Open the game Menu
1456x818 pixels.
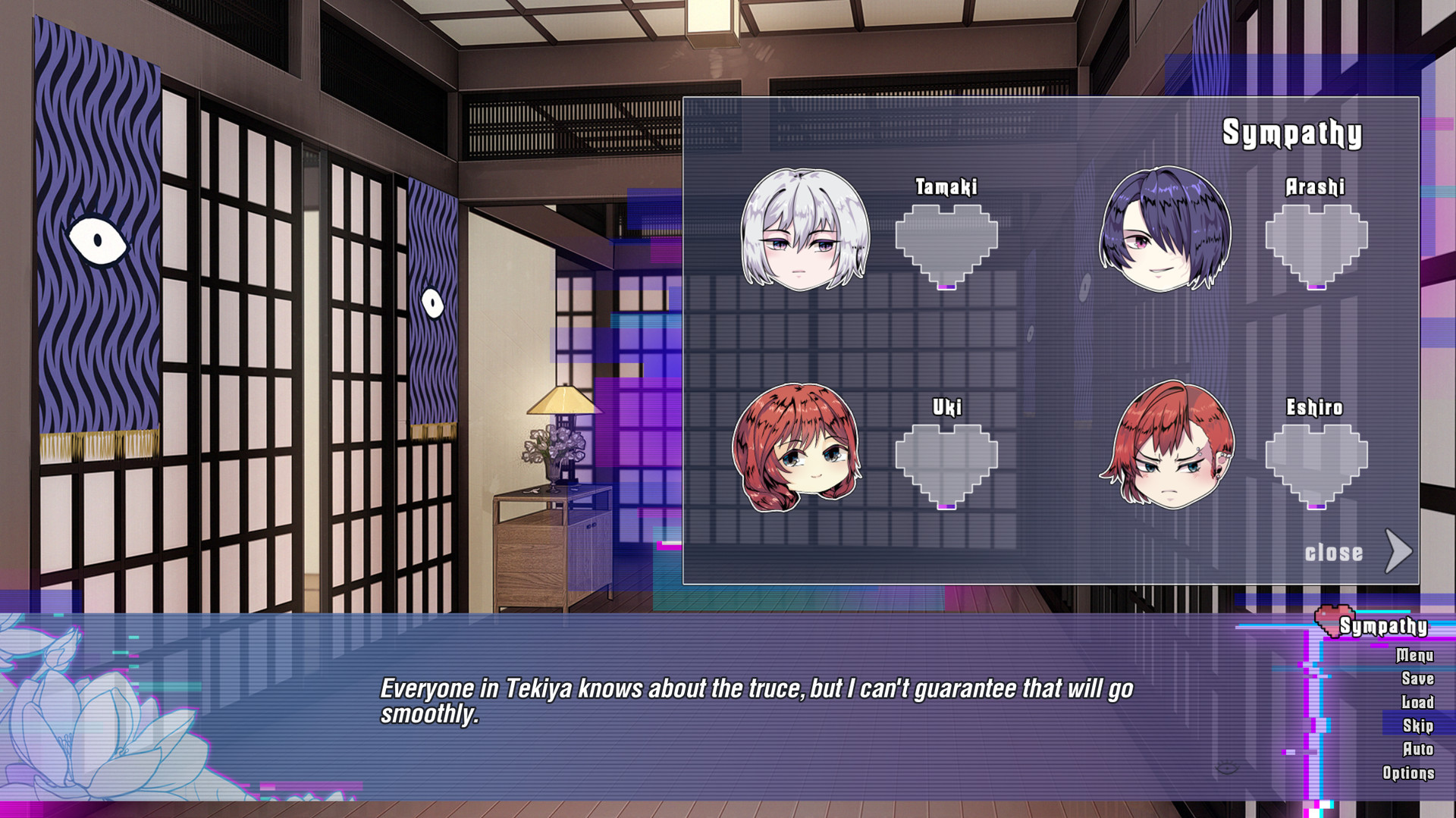coord(1415,657)
